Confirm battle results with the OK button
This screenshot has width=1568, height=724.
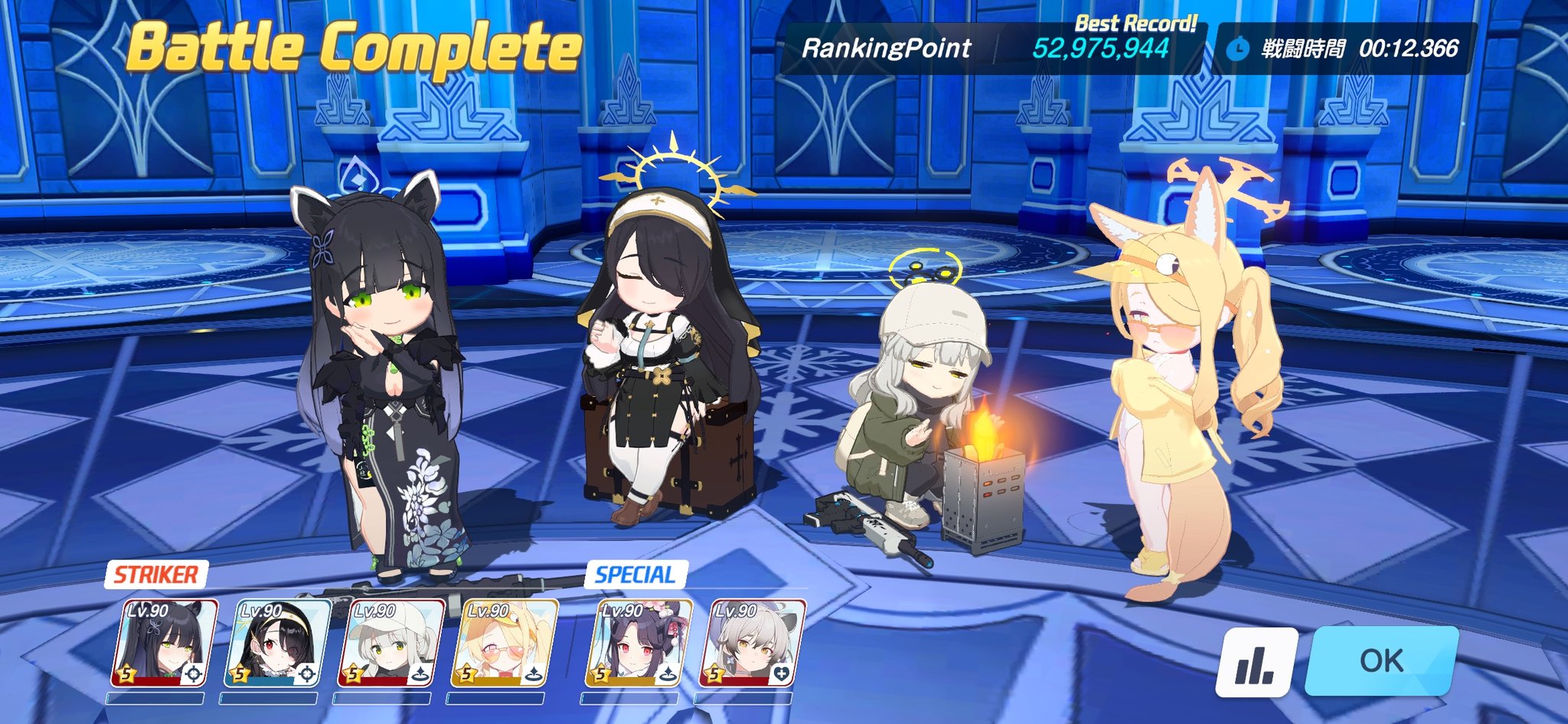[x=1381, y=660]
